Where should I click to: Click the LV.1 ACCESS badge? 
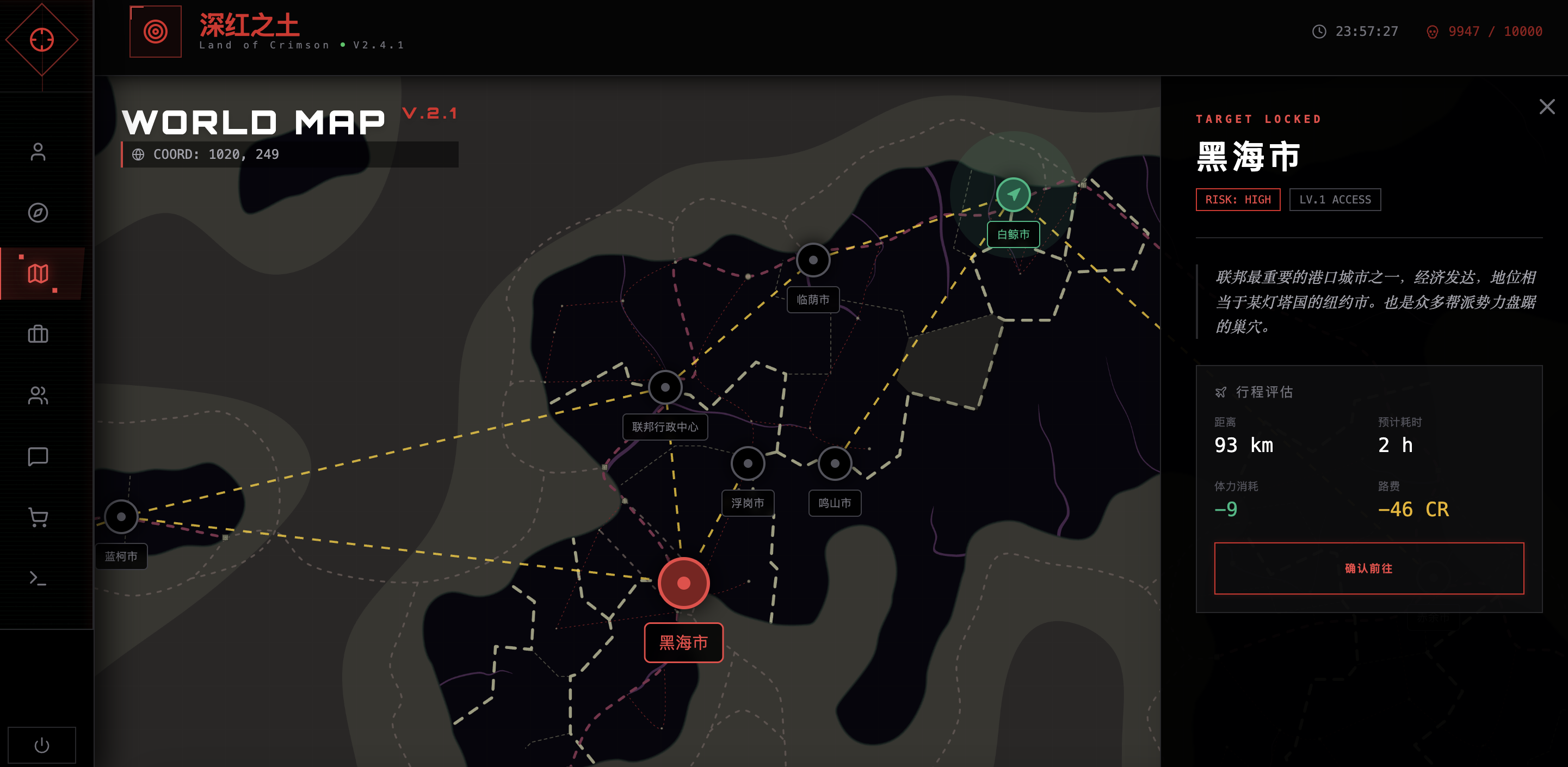1336,200
